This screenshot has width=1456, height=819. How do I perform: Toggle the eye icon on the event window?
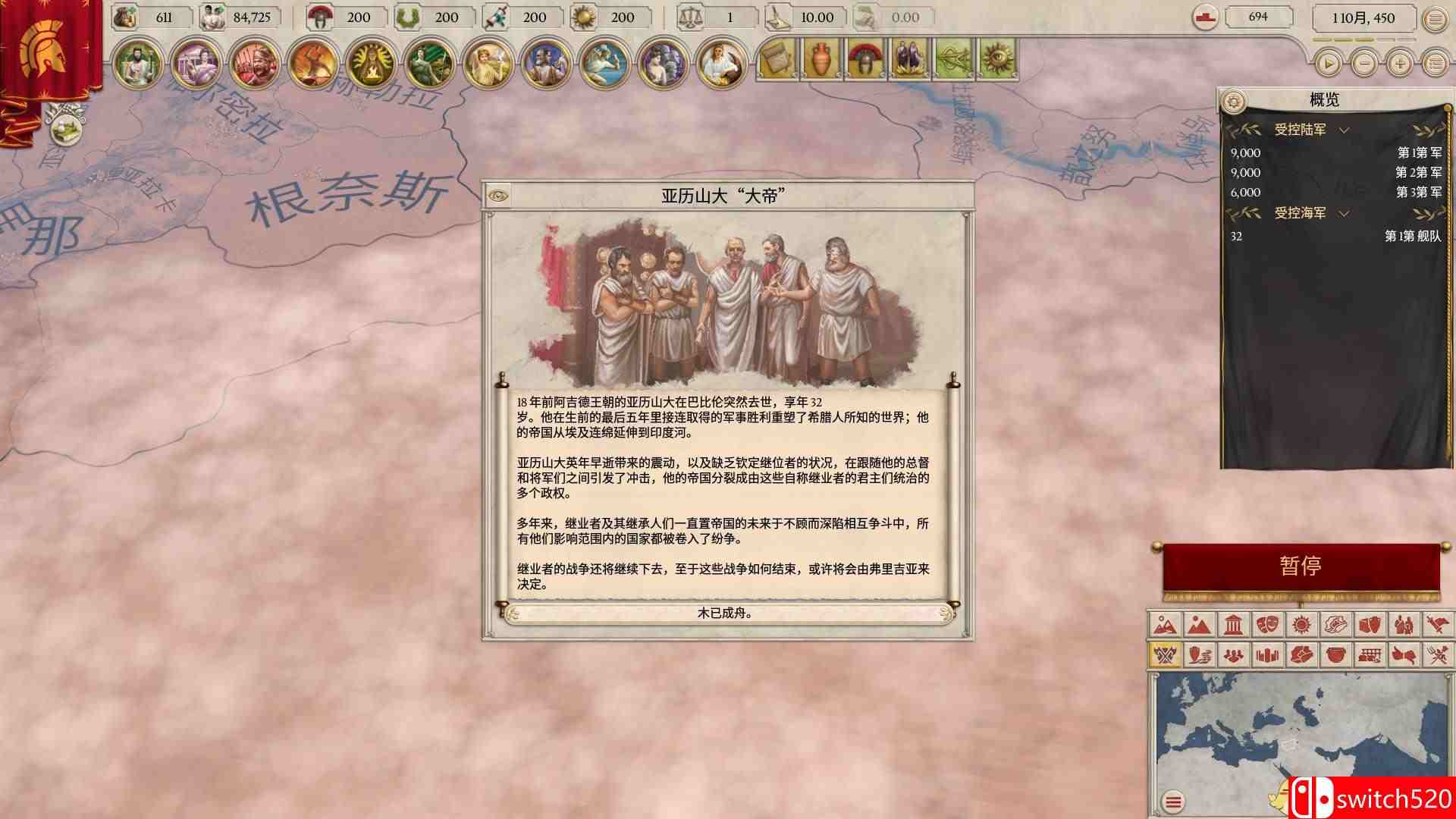point(498,196)
